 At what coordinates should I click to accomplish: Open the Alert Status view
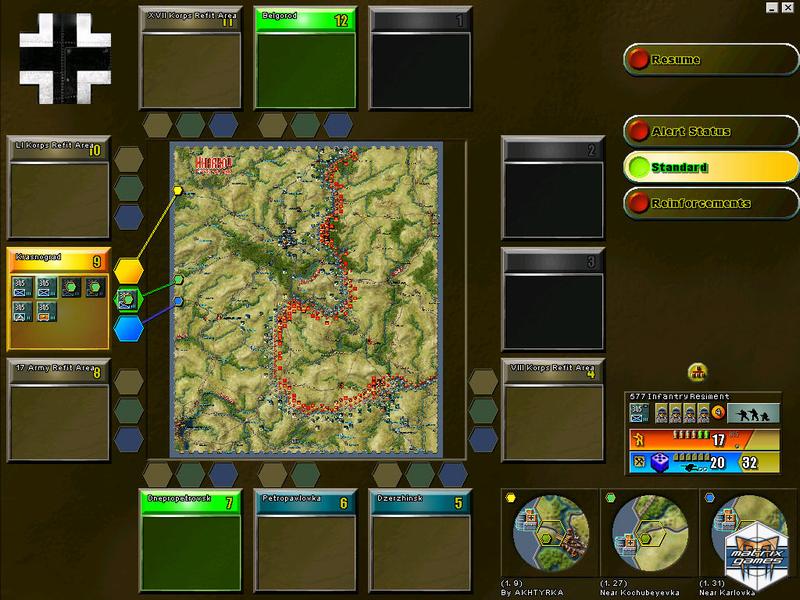click(710, 132)
